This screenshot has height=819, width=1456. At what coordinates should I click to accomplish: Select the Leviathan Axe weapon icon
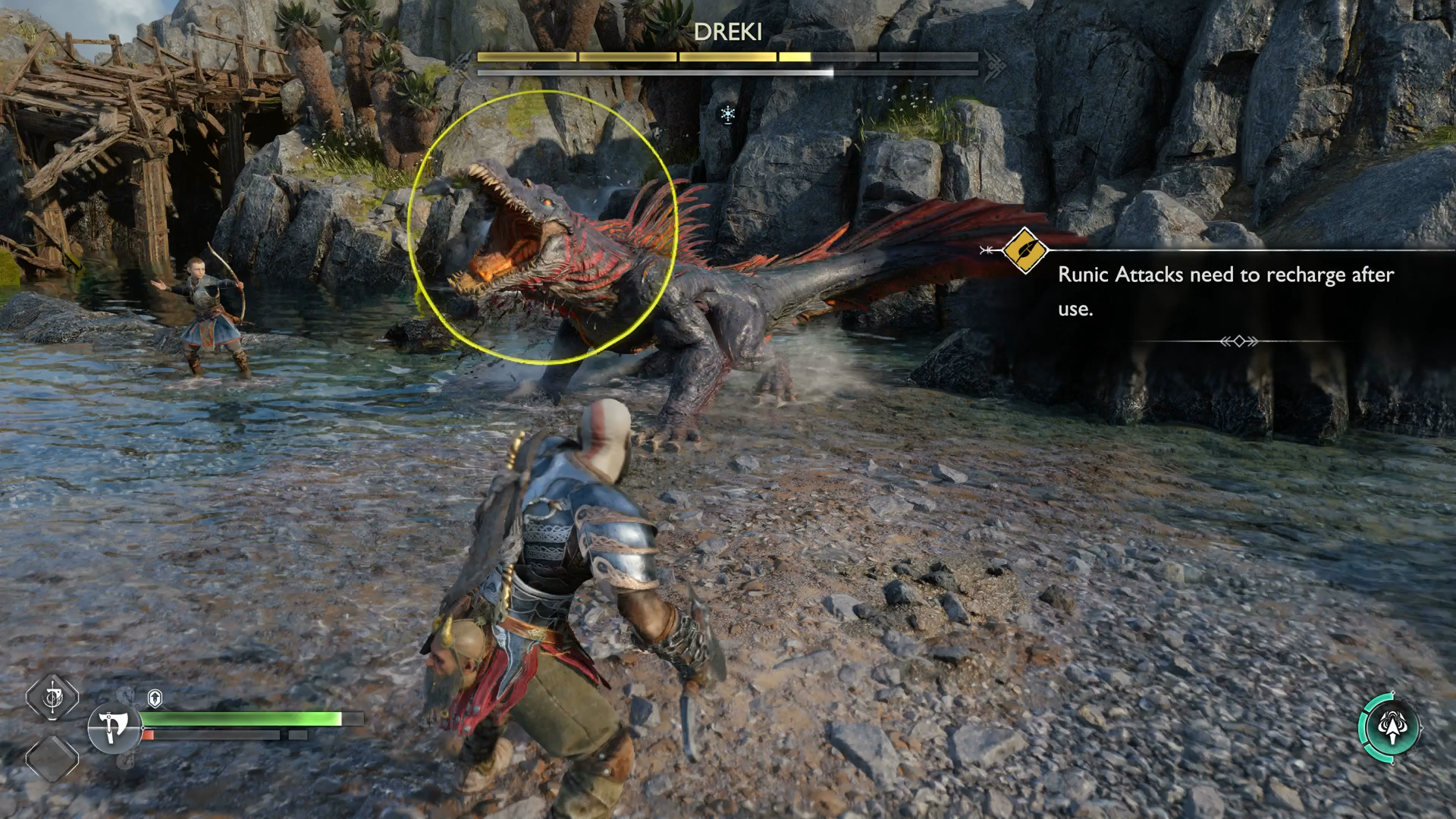click(x=112, y=726)
